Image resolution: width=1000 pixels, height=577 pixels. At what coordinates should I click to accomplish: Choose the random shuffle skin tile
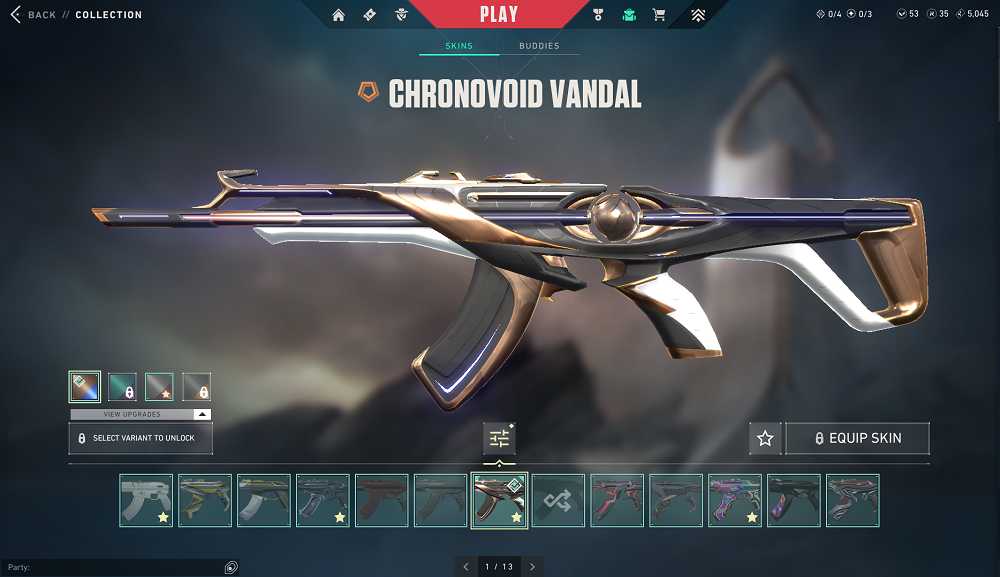click(x=558, y=500)
